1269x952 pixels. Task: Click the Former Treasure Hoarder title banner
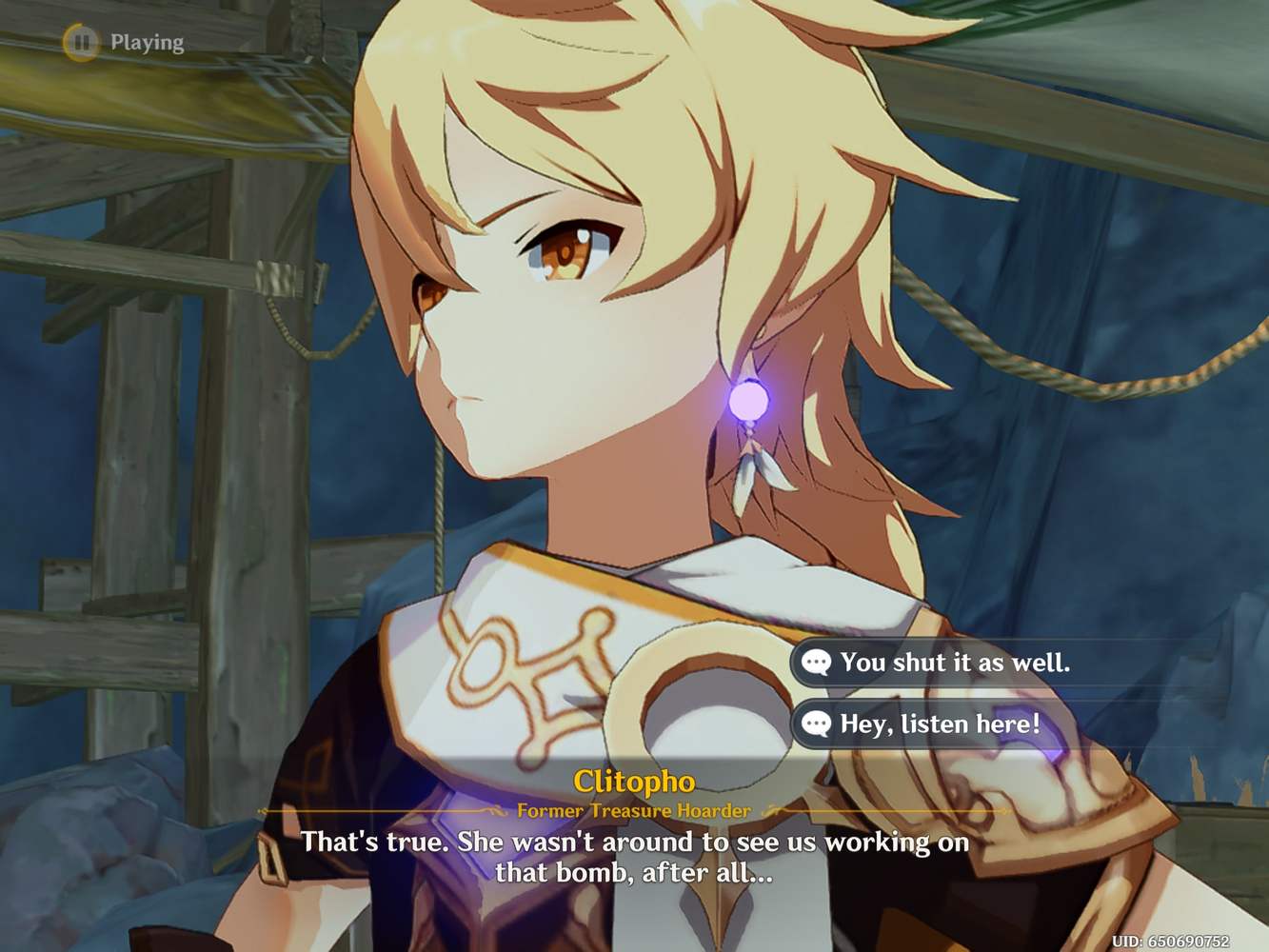click(634, 811)
